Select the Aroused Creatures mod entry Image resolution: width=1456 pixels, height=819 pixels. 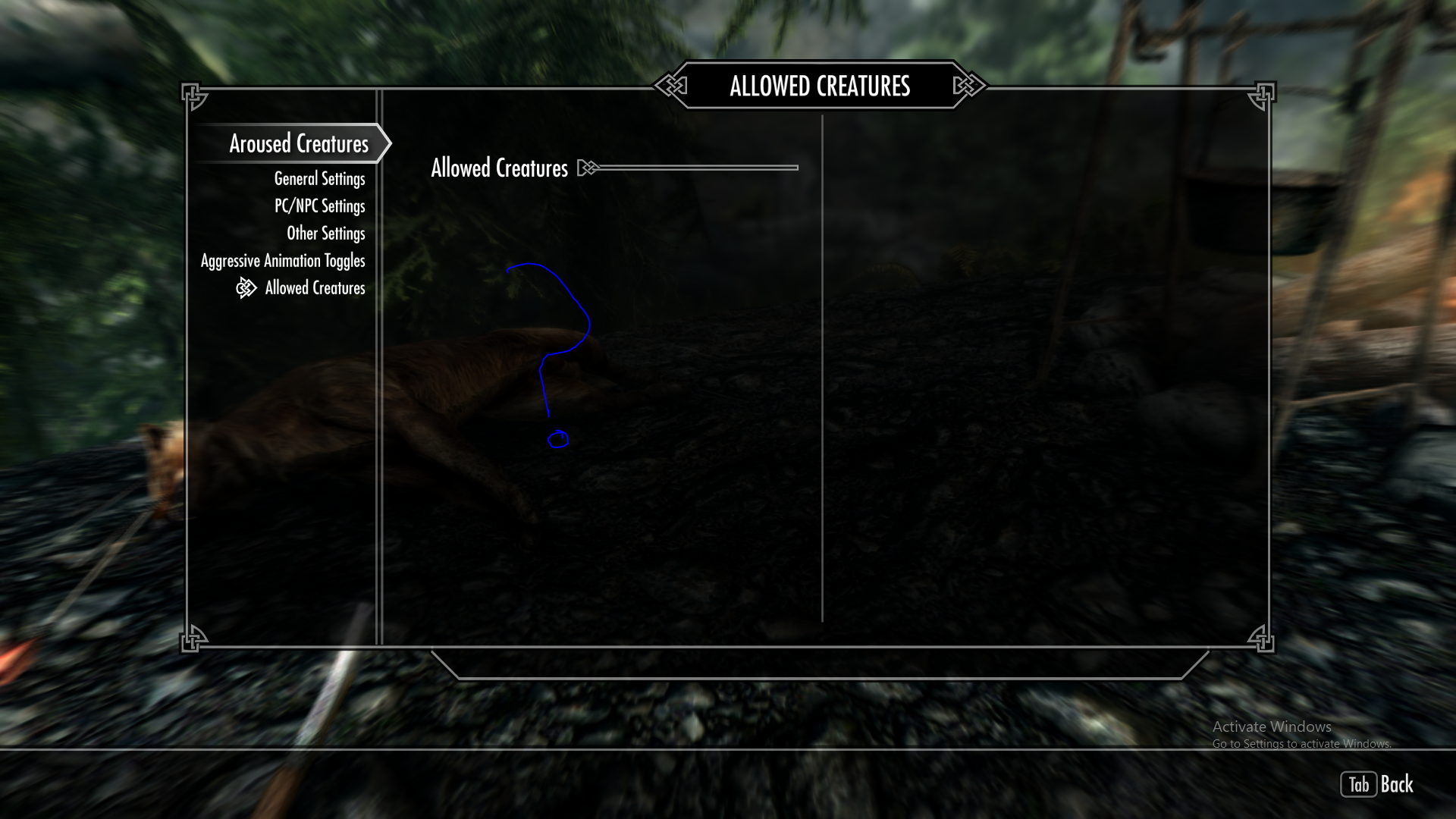tap(299, 144)
